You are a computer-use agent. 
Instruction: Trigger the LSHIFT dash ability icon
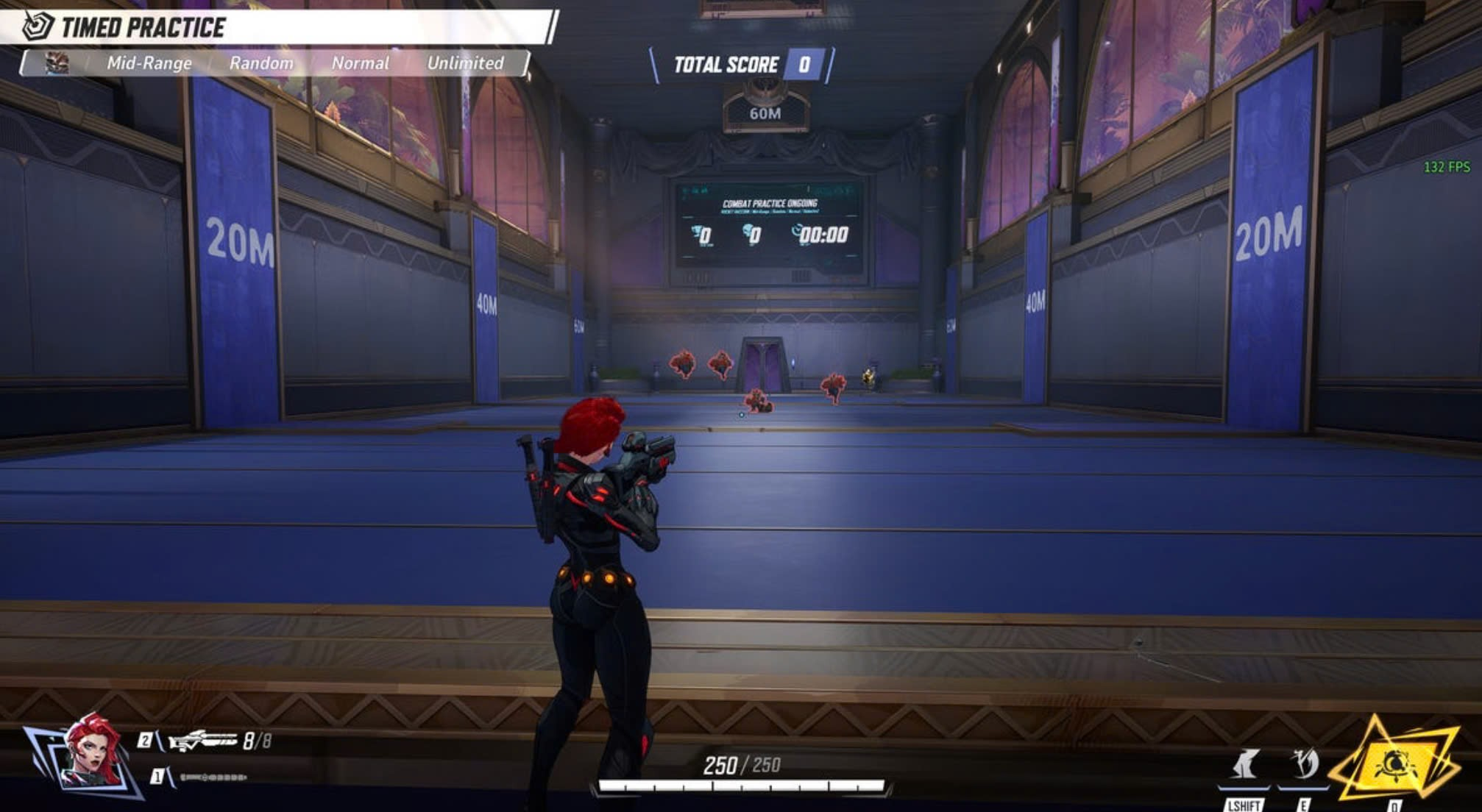coord(1244,765)
